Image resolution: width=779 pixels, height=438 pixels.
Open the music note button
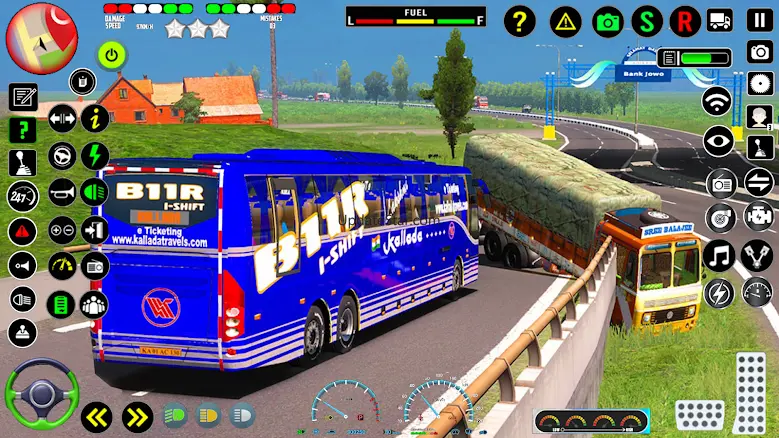click(718, 255)
